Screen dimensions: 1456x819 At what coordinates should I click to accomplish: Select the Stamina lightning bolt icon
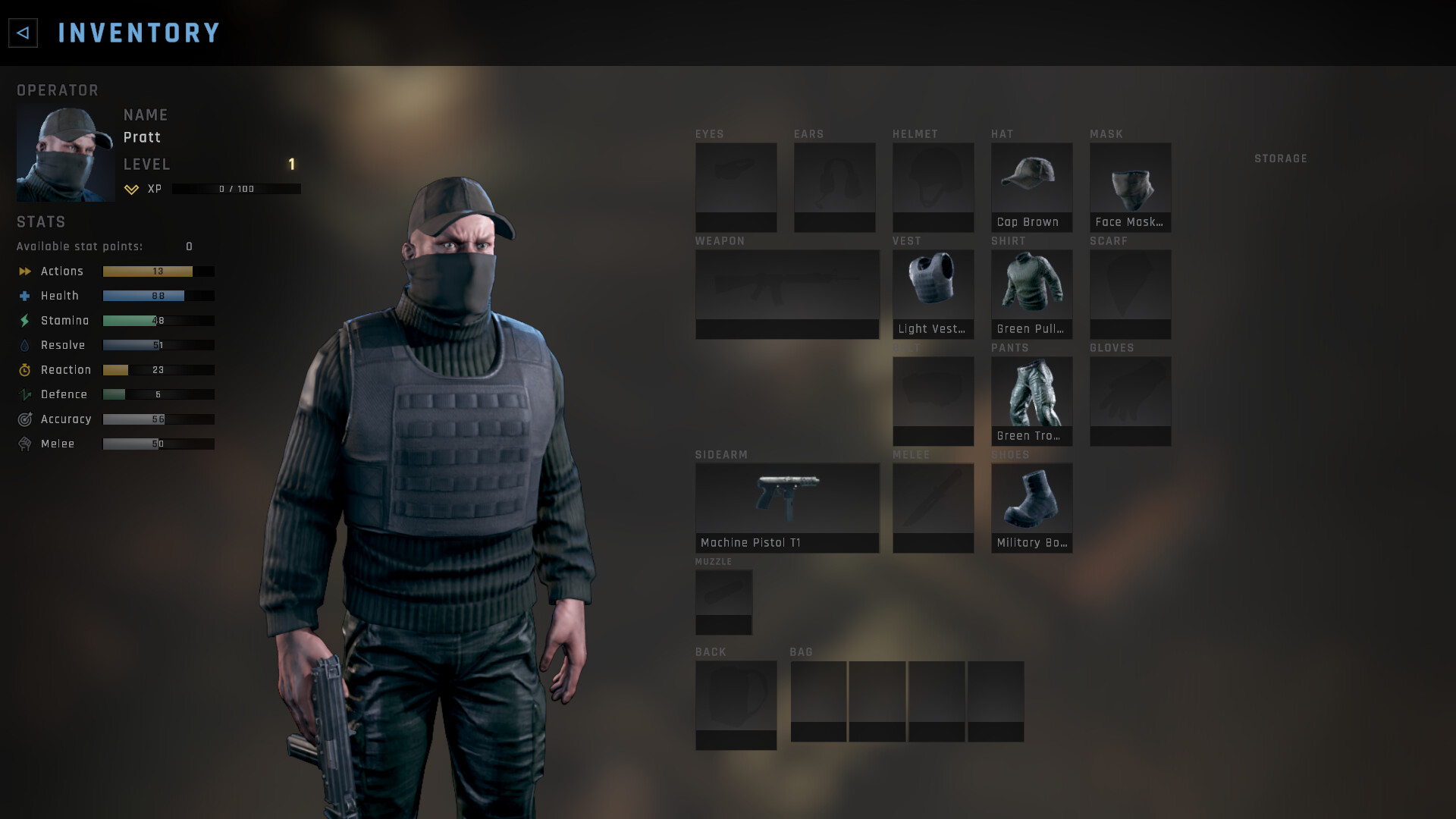pyautogui.click(x=24, y=320)
